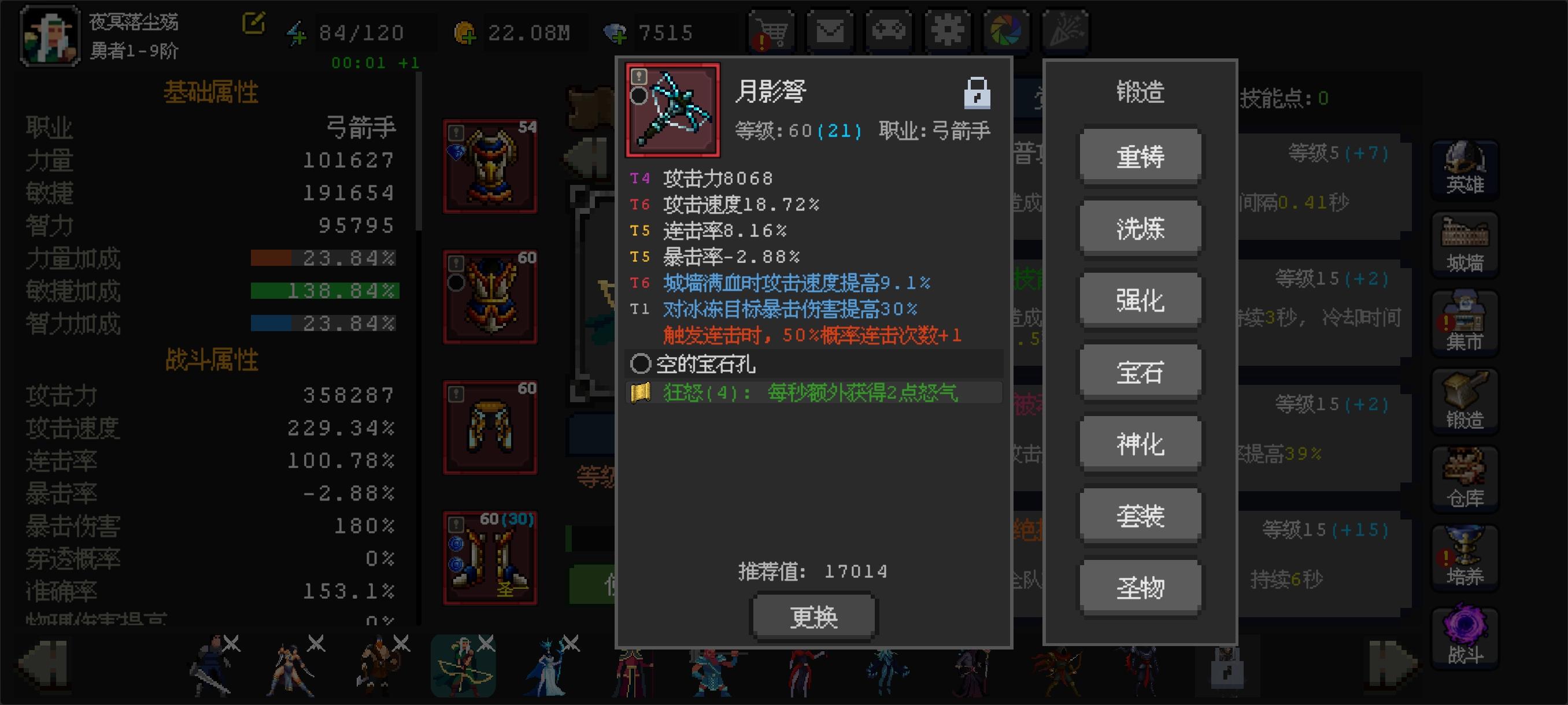Image resolution: width=1568 pixels, height=705 pixels.
Task: Click the gamepad activity icon
Action: pos(887,29)
